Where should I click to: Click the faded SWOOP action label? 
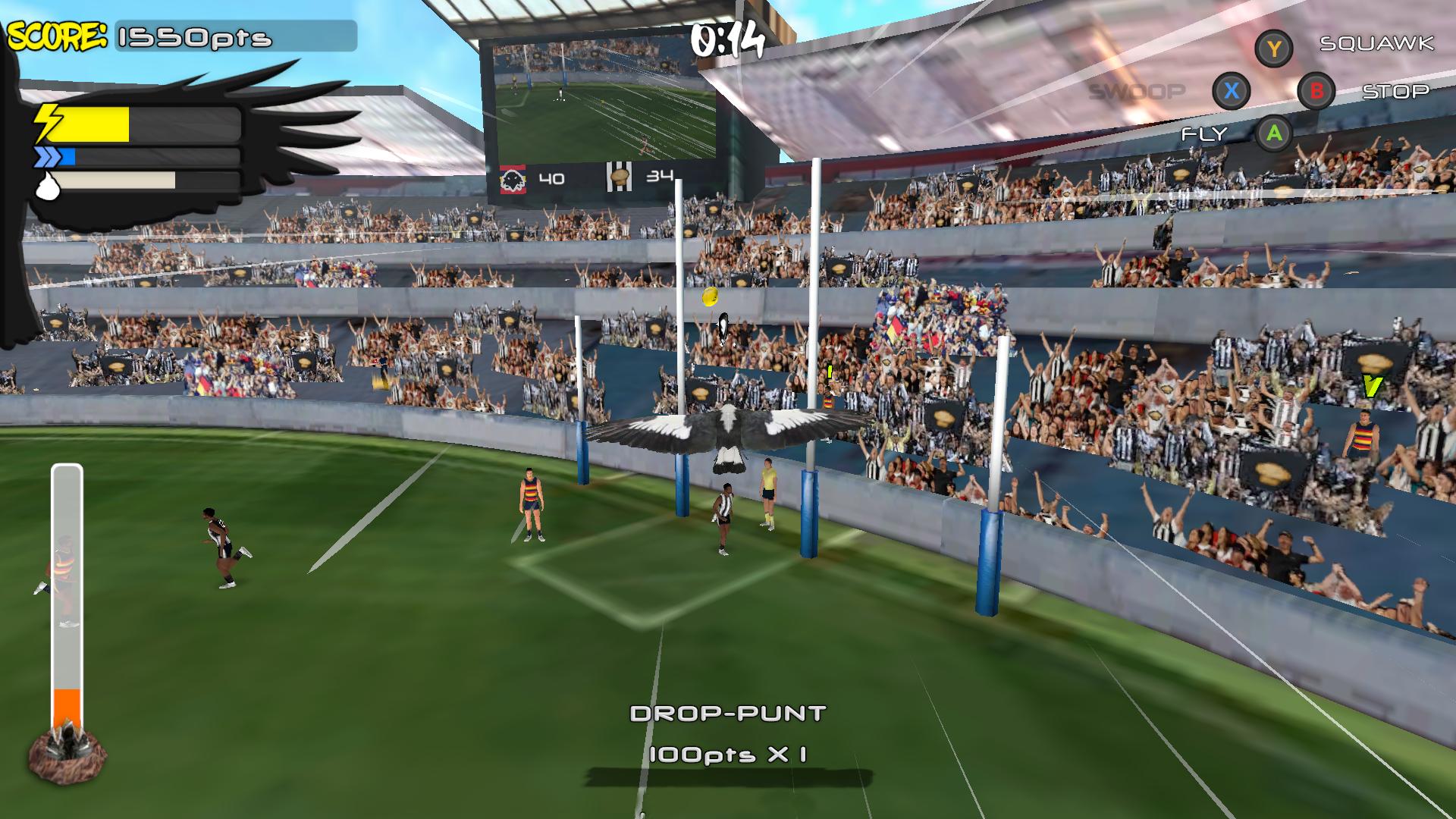[x=1137, y=92]
